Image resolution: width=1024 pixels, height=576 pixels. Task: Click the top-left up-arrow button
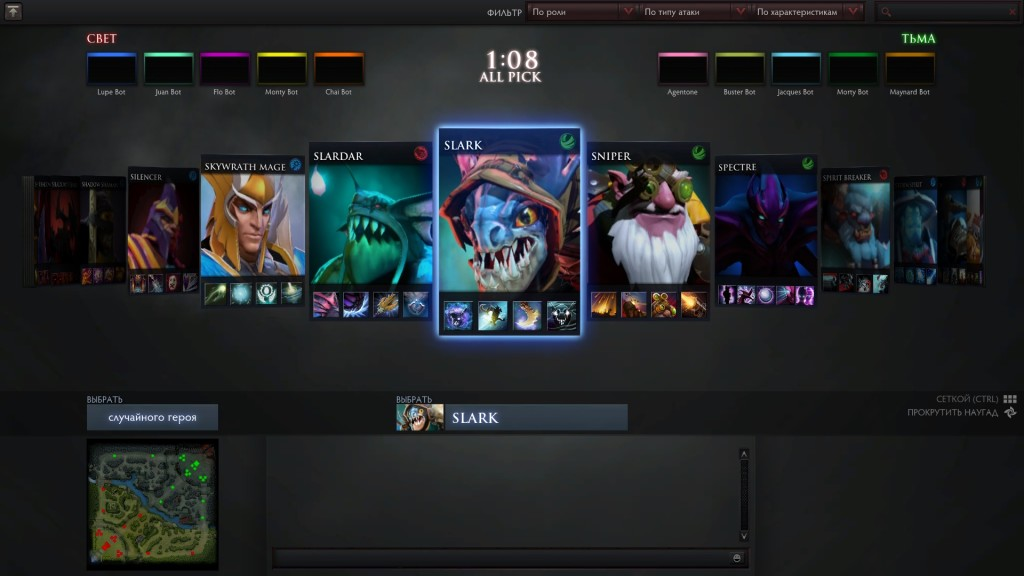[13, 12]
